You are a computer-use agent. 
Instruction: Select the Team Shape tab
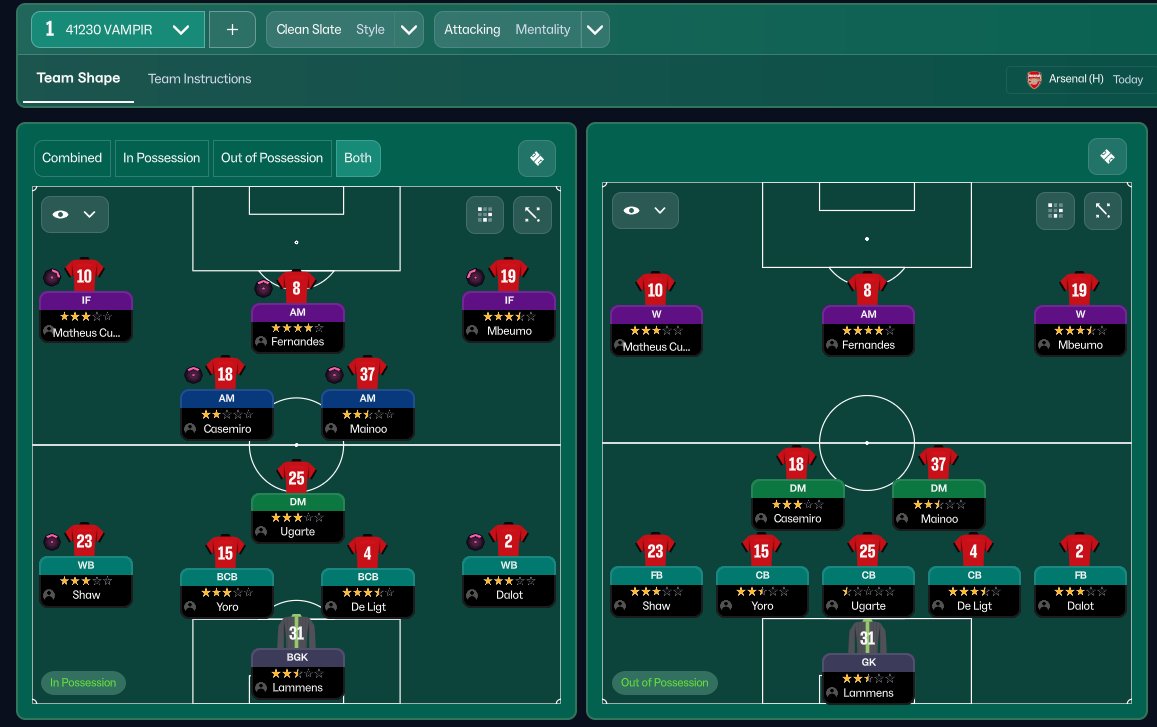coord(78,79)
